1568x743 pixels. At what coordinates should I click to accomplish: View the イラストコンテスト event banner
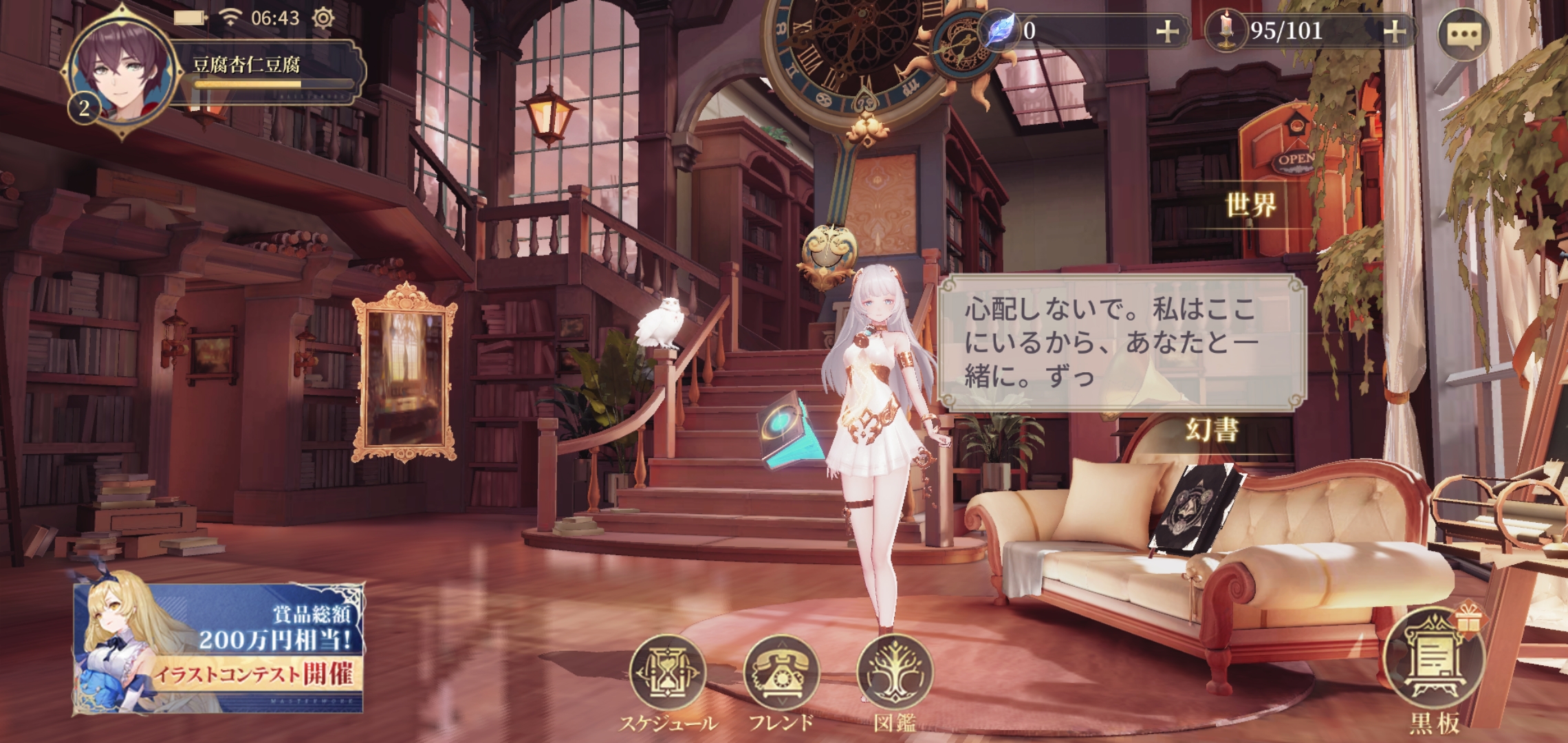click(219, 648)
